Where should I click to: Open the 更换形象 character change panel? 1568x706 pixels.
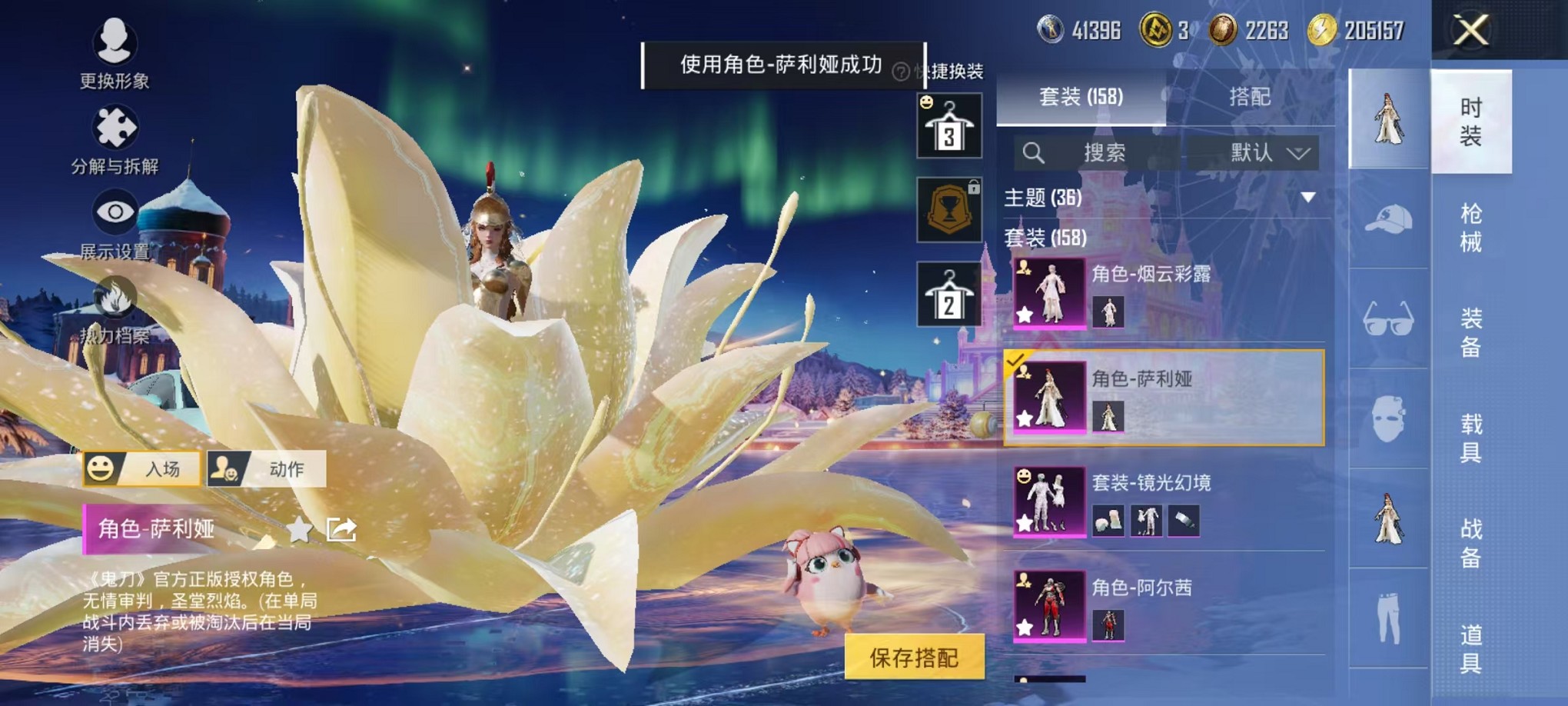114,54
